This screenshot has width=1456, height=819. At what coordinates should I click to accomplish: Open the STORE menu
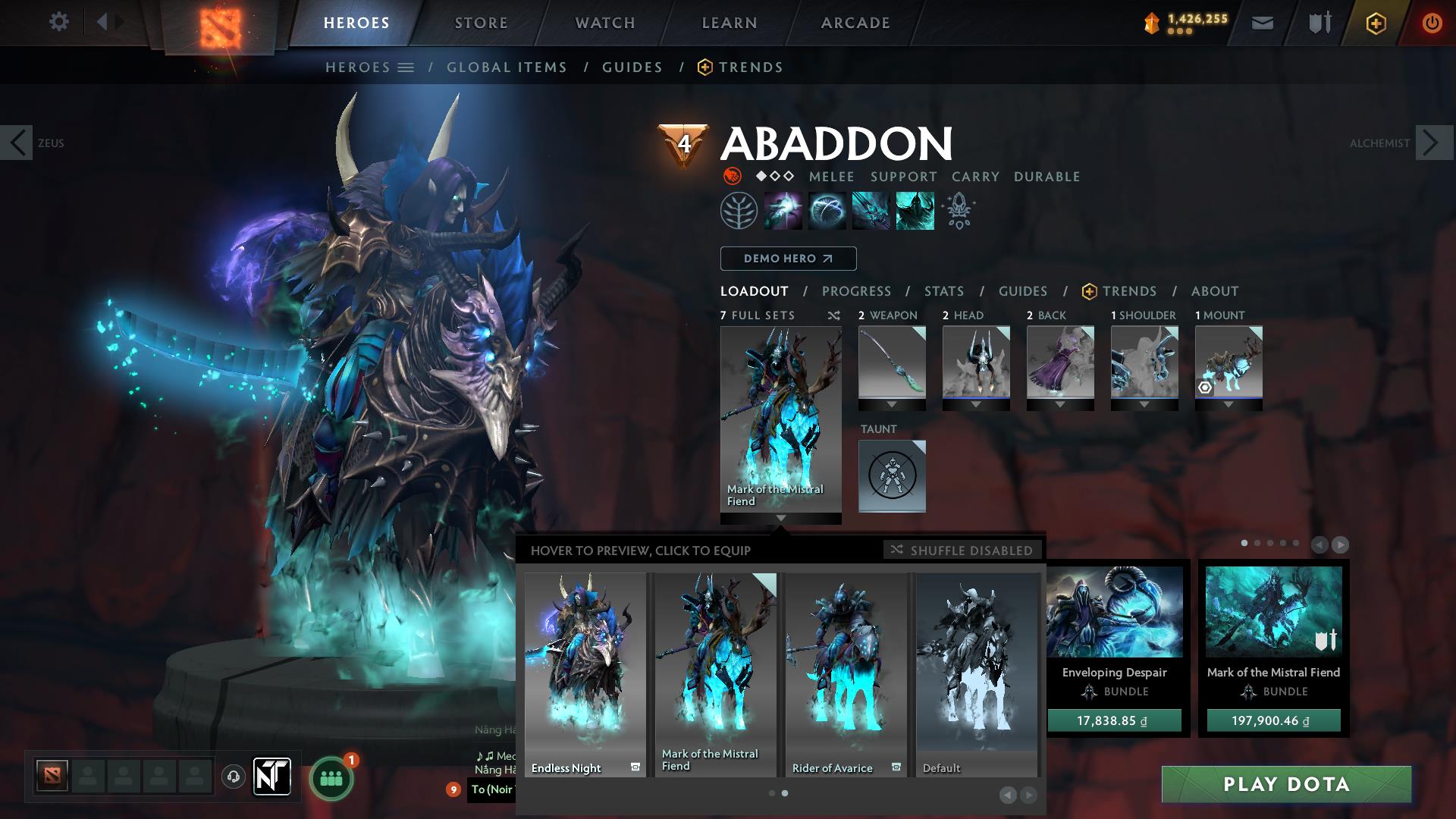pos(480,22)
